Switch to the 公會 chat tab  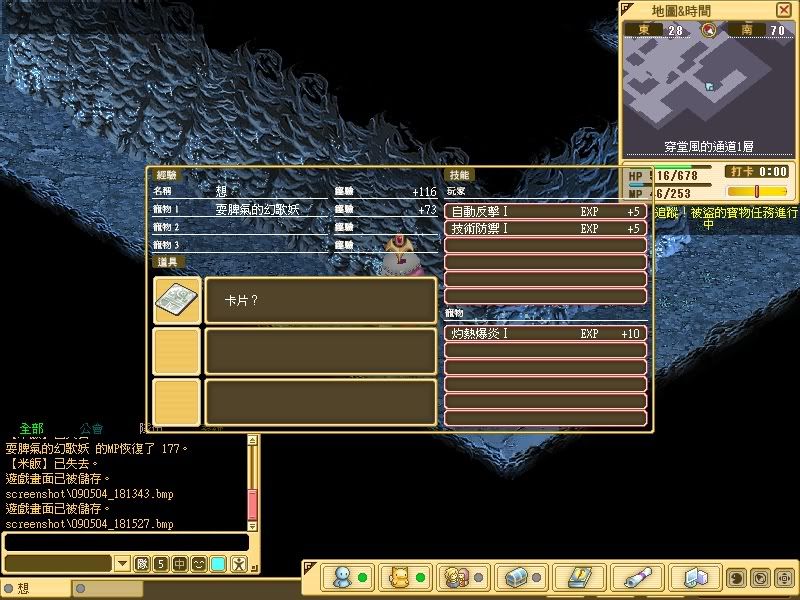91,427
